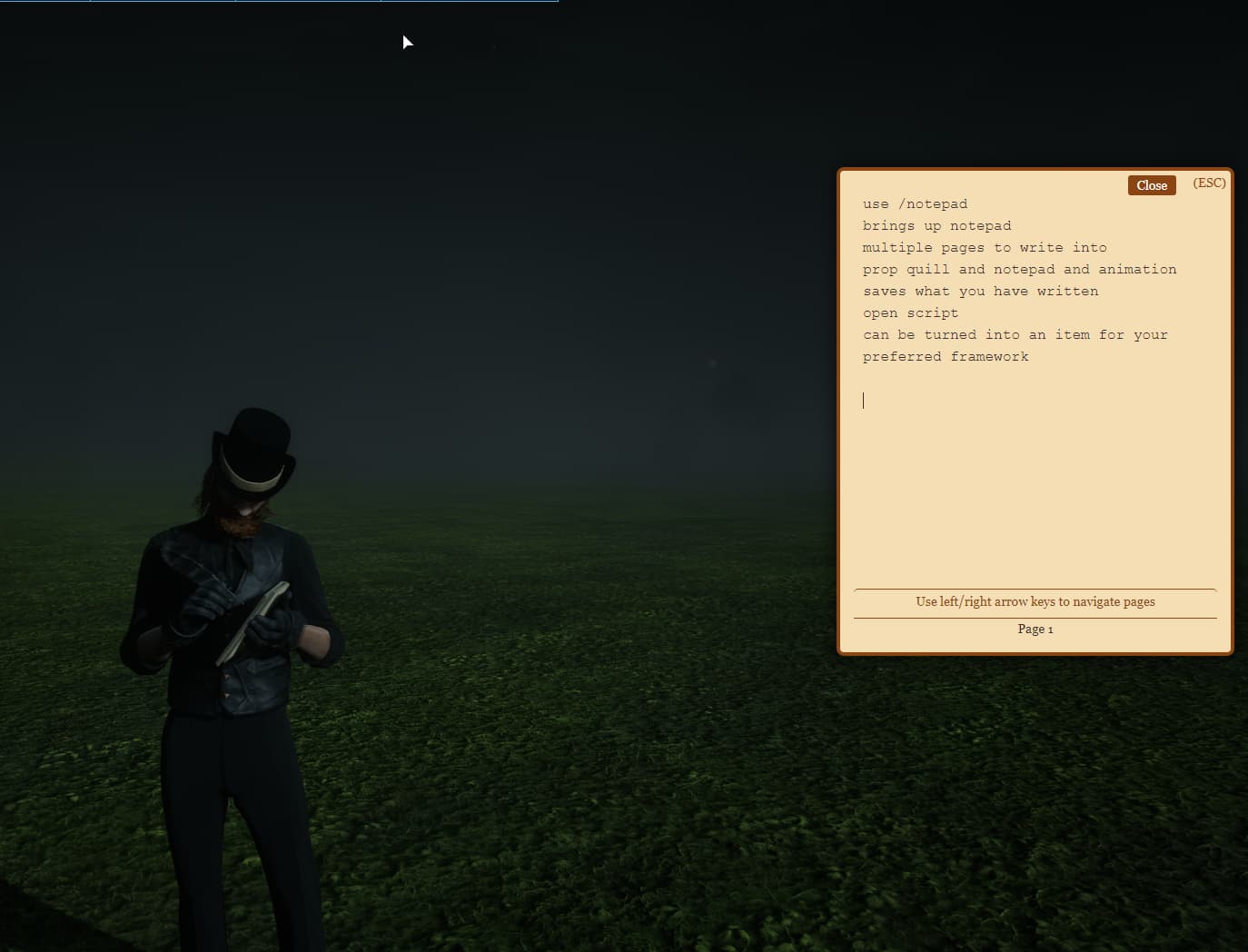Select the line mentioning quill and animation
The height and width of the screenshot is (952, 1248).
tap(1019, 269)
